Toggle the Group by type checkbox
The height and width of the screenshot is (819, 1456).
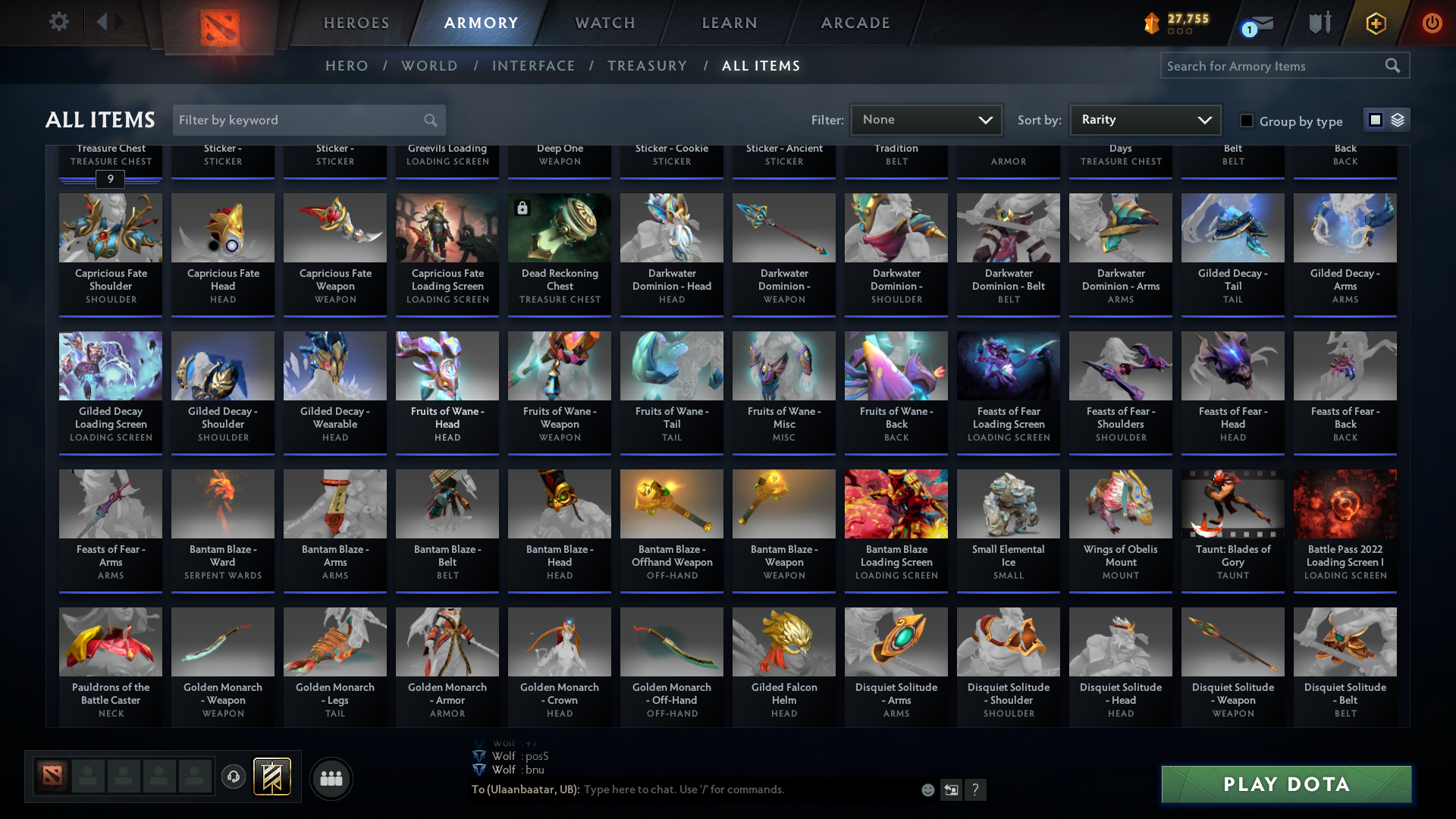pos(1246,120)
